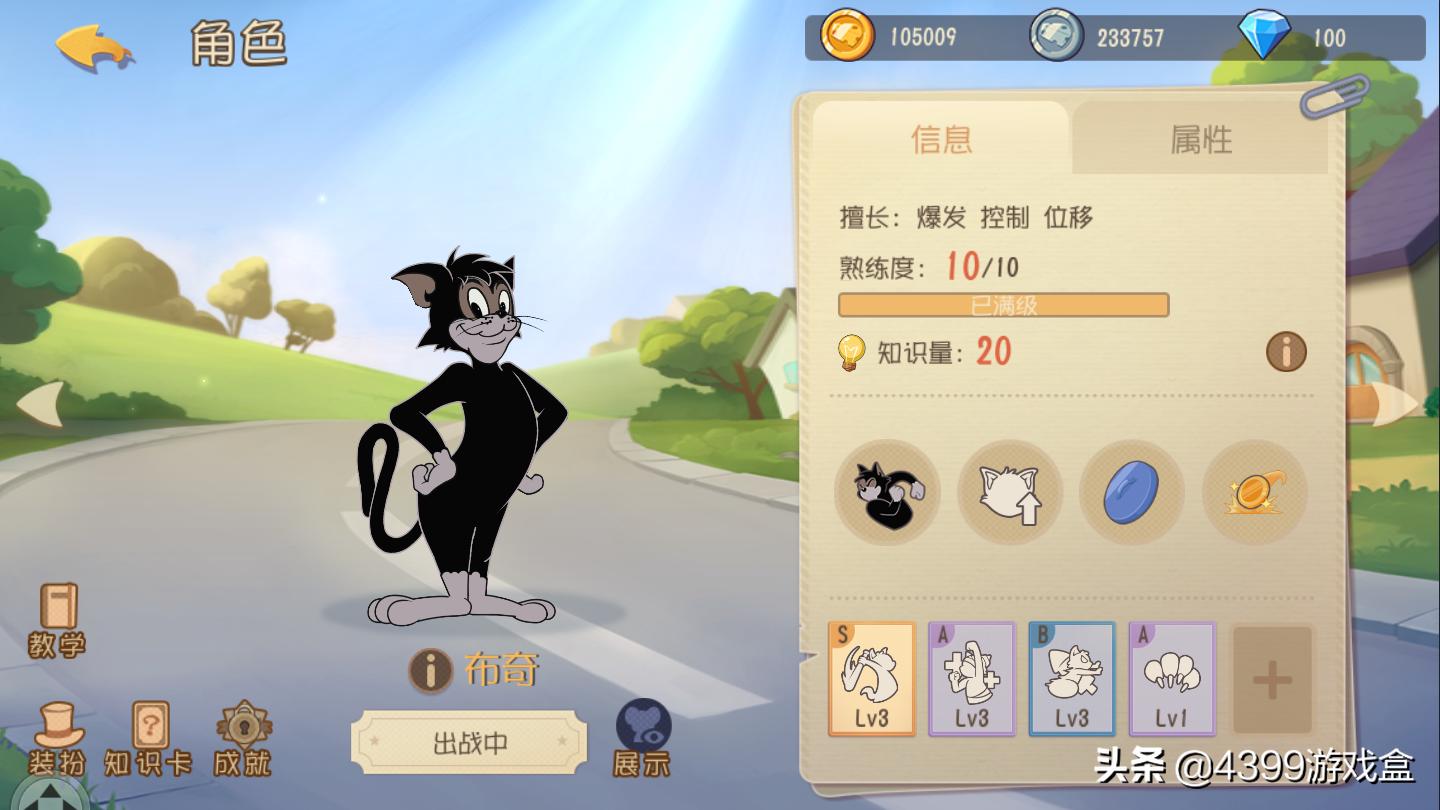Click the 知识量 info circle button
Viewport: 1440px width, 810px height.
click(1286, 352)
